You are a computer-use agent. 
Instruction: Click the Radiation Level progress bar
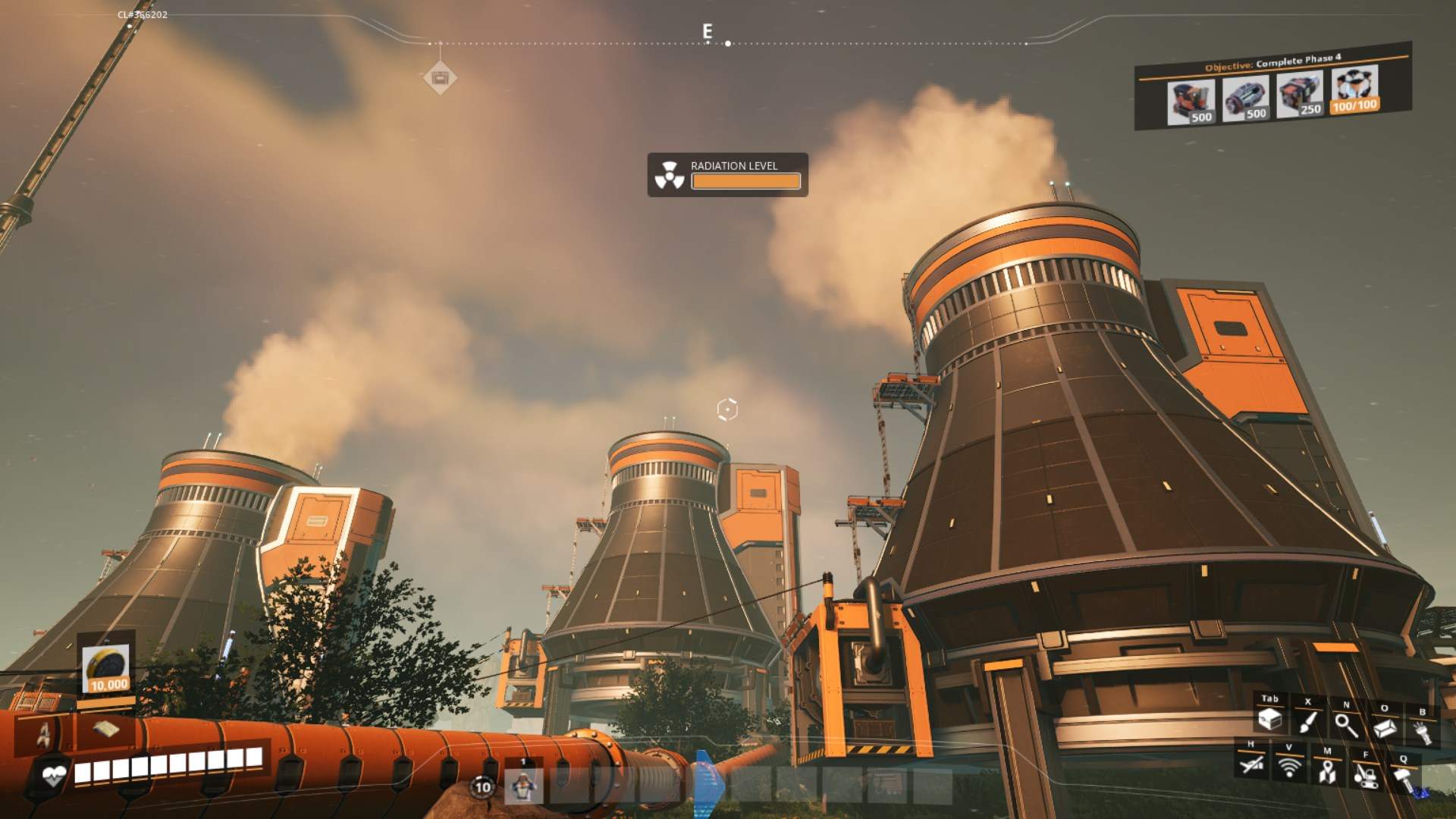745,182
